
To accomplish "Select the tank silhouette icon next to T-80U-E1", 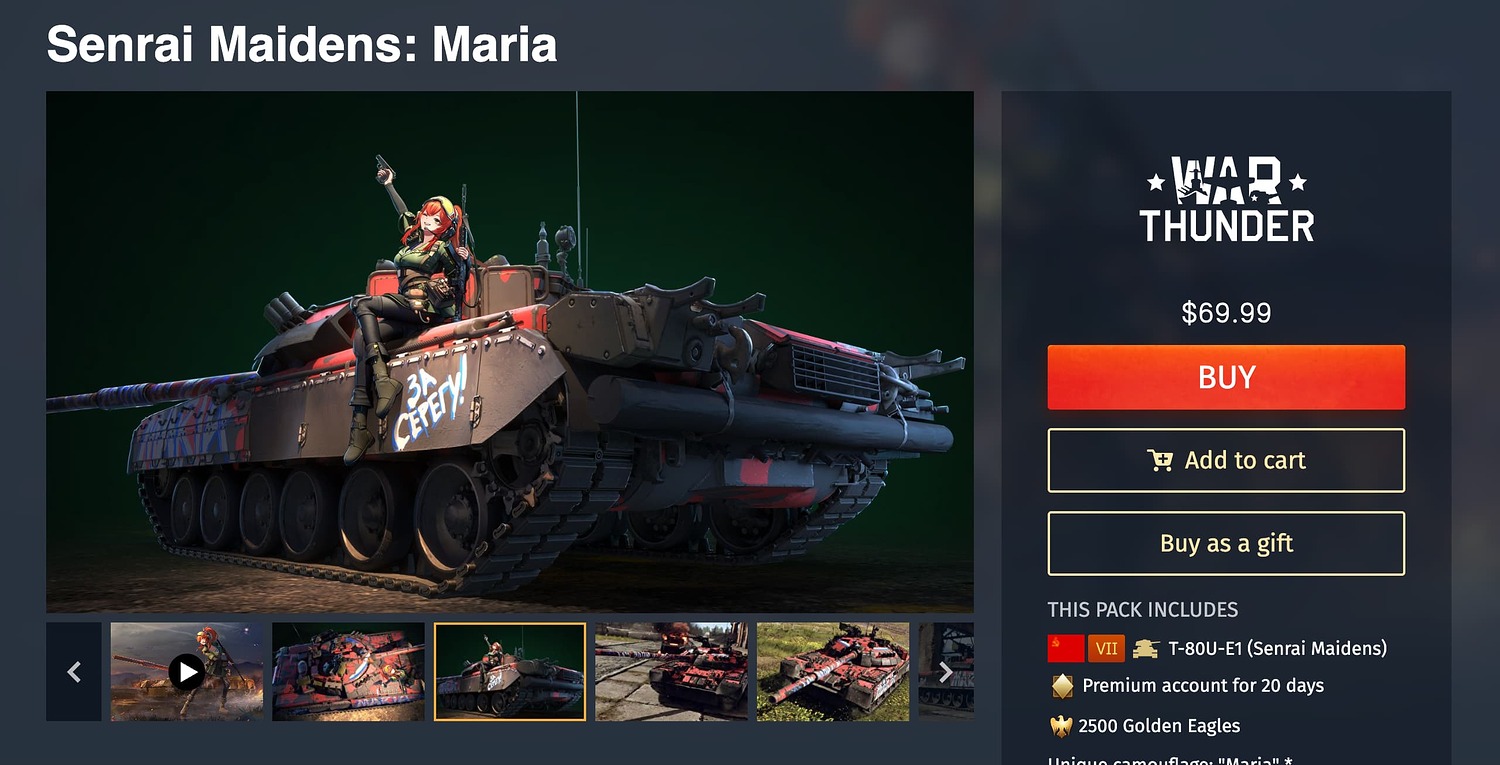I will coord(1145,648).
